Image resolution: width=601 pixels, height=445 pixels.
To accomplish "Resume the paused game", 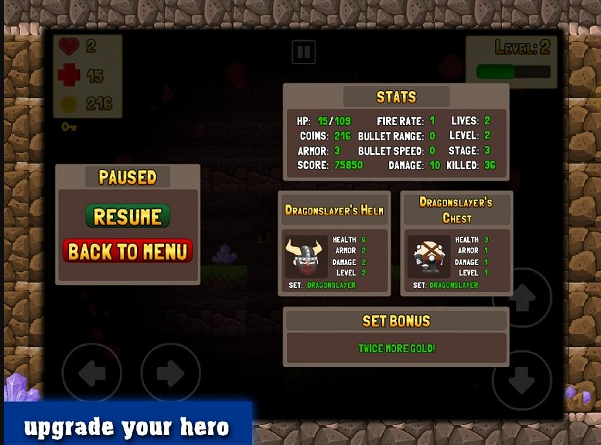I will click(x=127, y=216).
